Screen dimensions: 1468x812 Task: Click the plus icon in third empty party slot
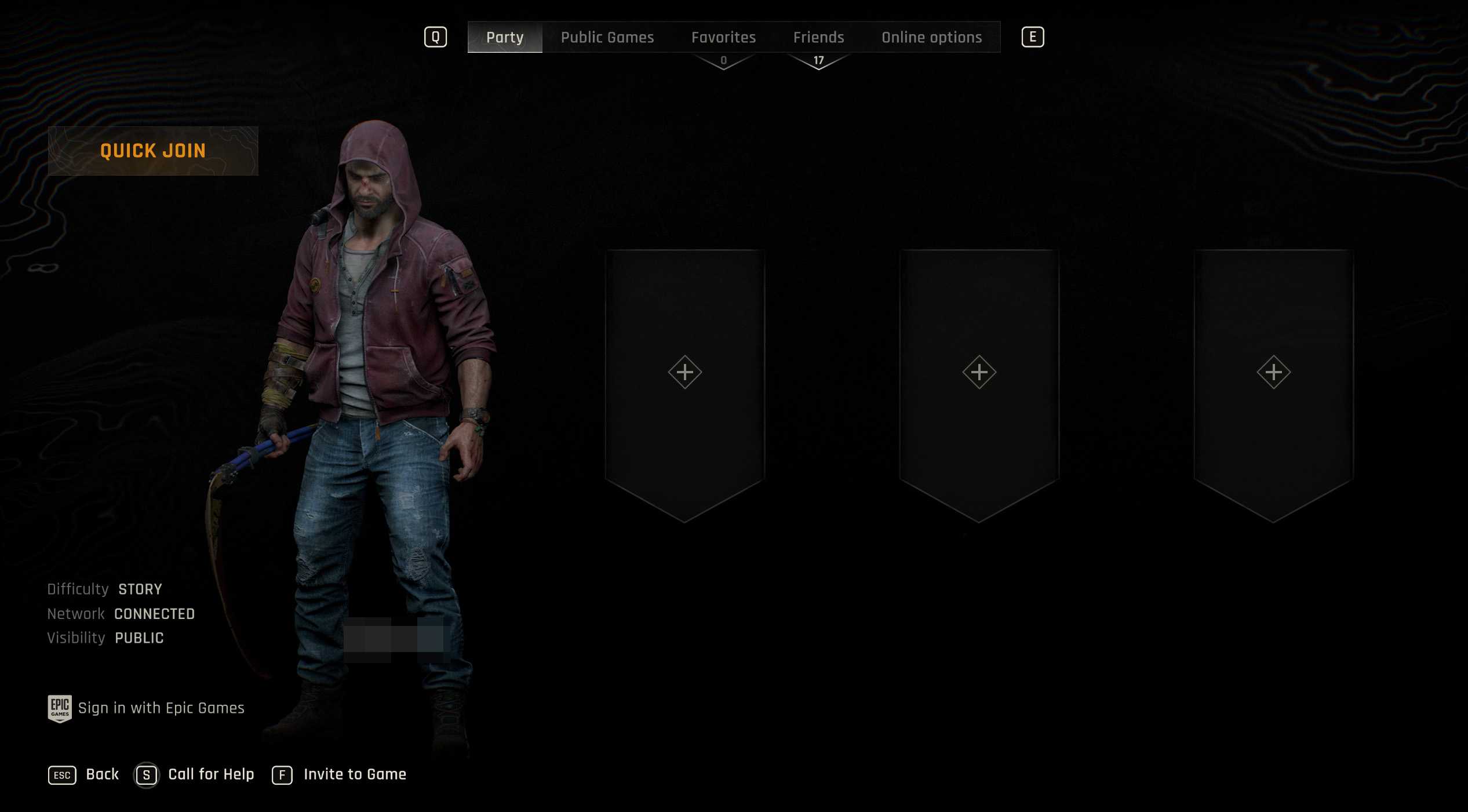coord(1273,373)
